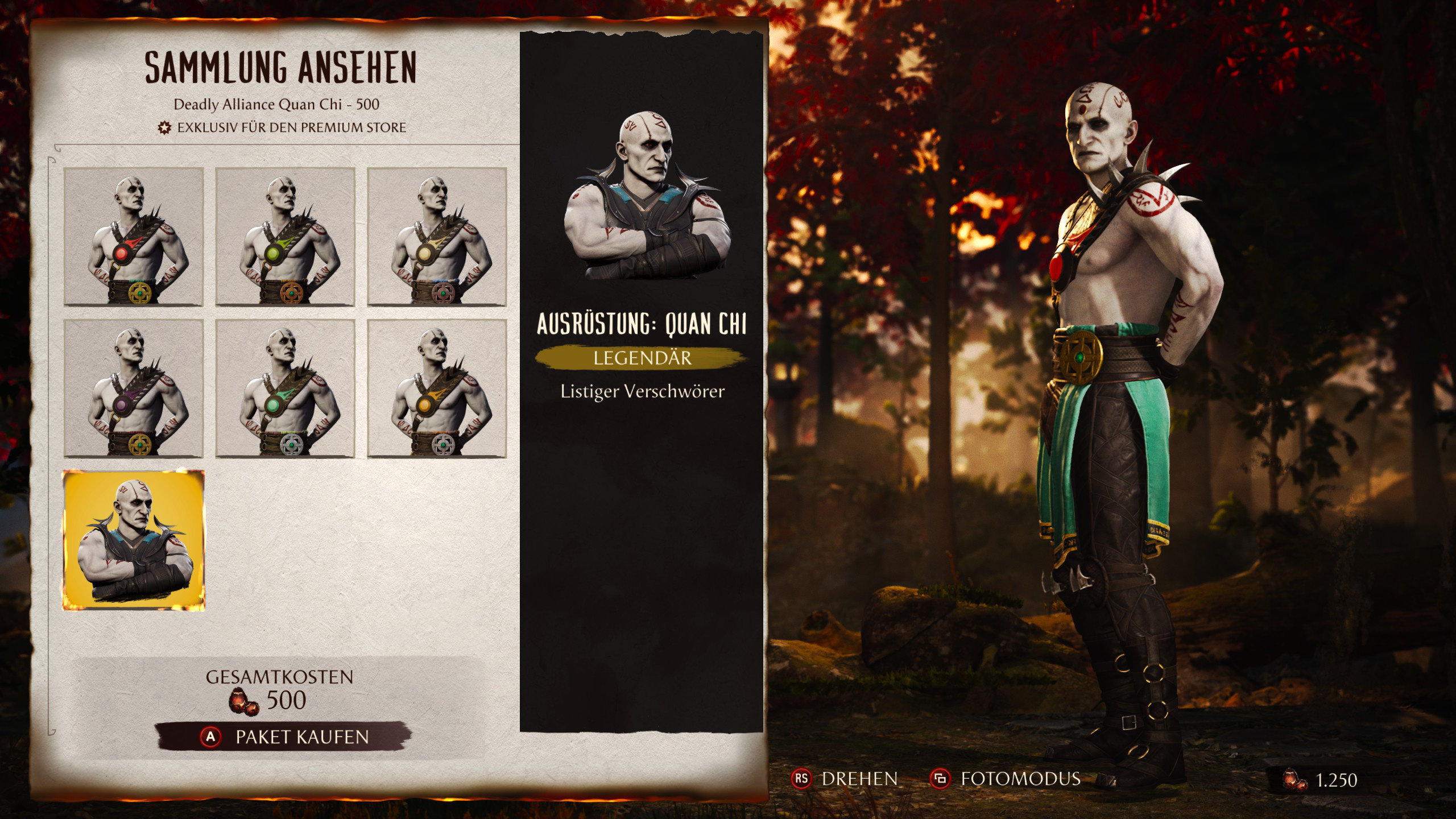Choose the mint-green amulet skin with the silver buckle

coord(285,388)
